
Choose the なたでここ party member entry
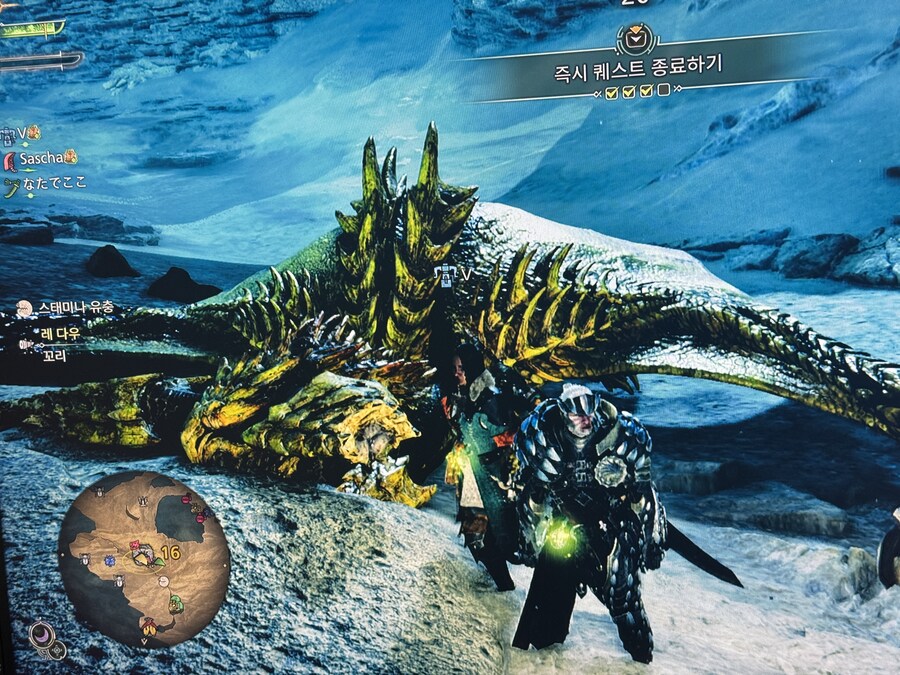[x=48, y=184]
